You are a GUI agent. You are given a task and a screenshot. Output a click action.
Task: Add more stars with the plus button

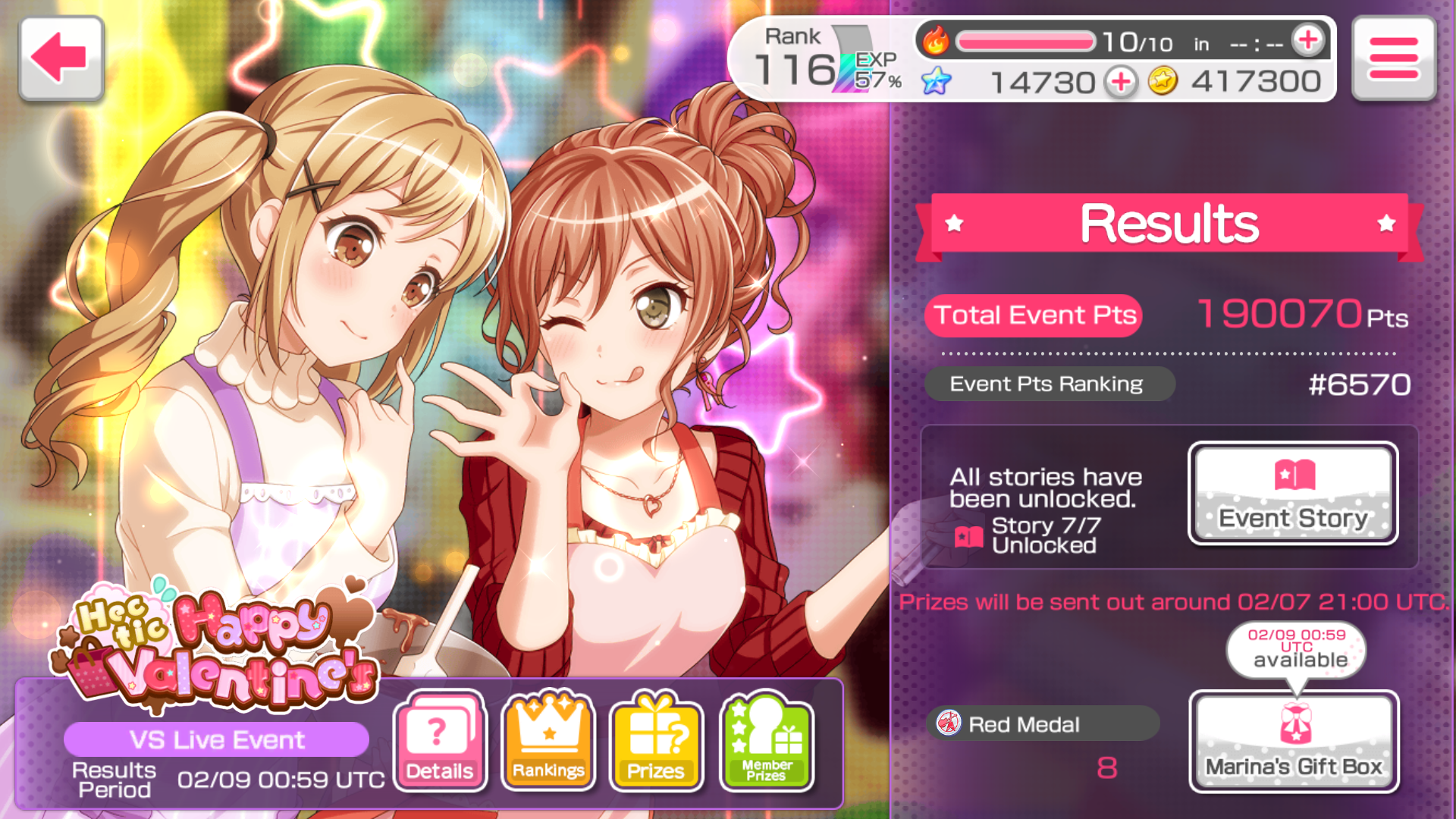pos(1121,82)
